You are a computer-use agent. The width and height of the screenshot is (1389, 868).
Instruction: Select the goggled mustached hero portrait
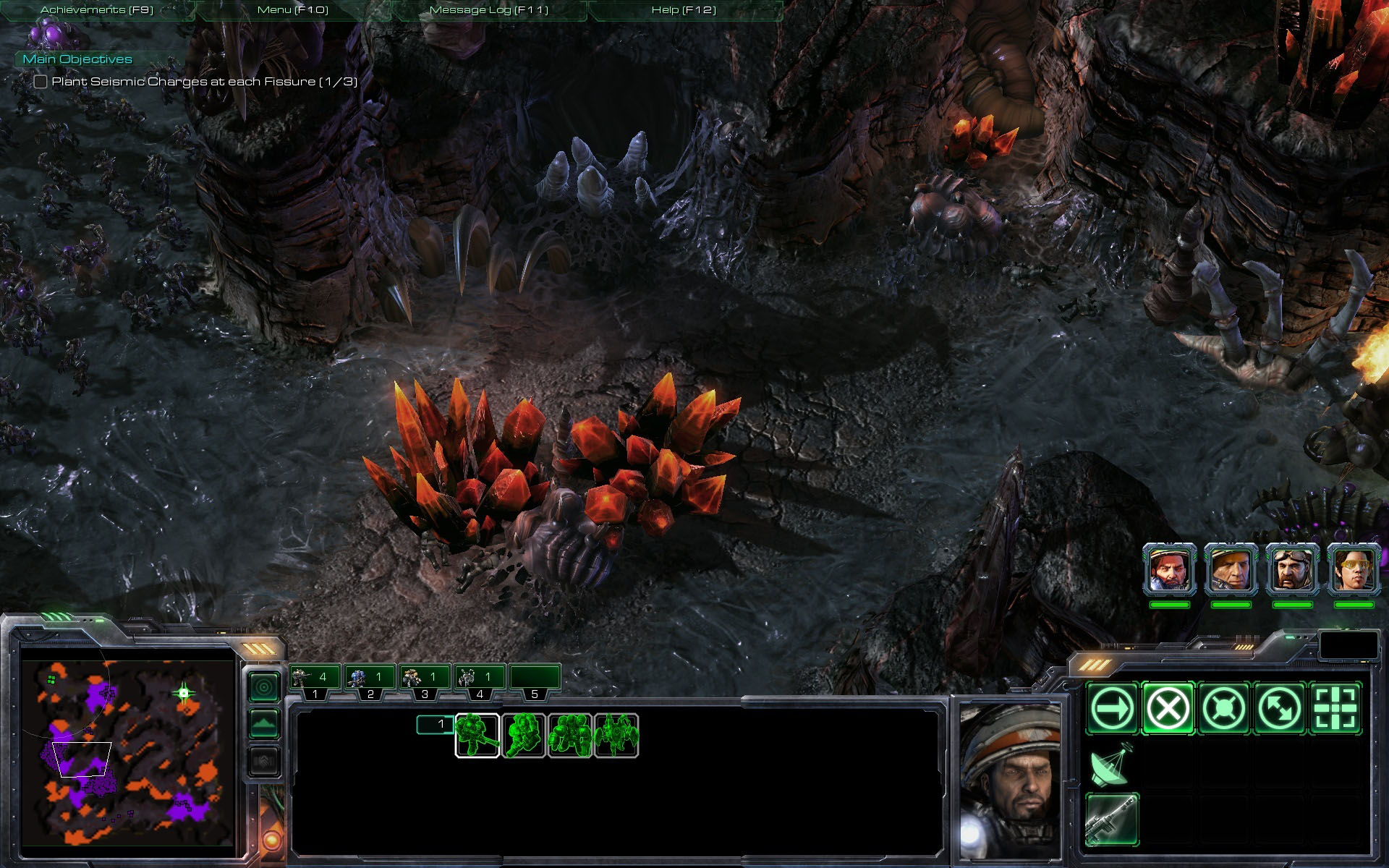coord(1292,570)
